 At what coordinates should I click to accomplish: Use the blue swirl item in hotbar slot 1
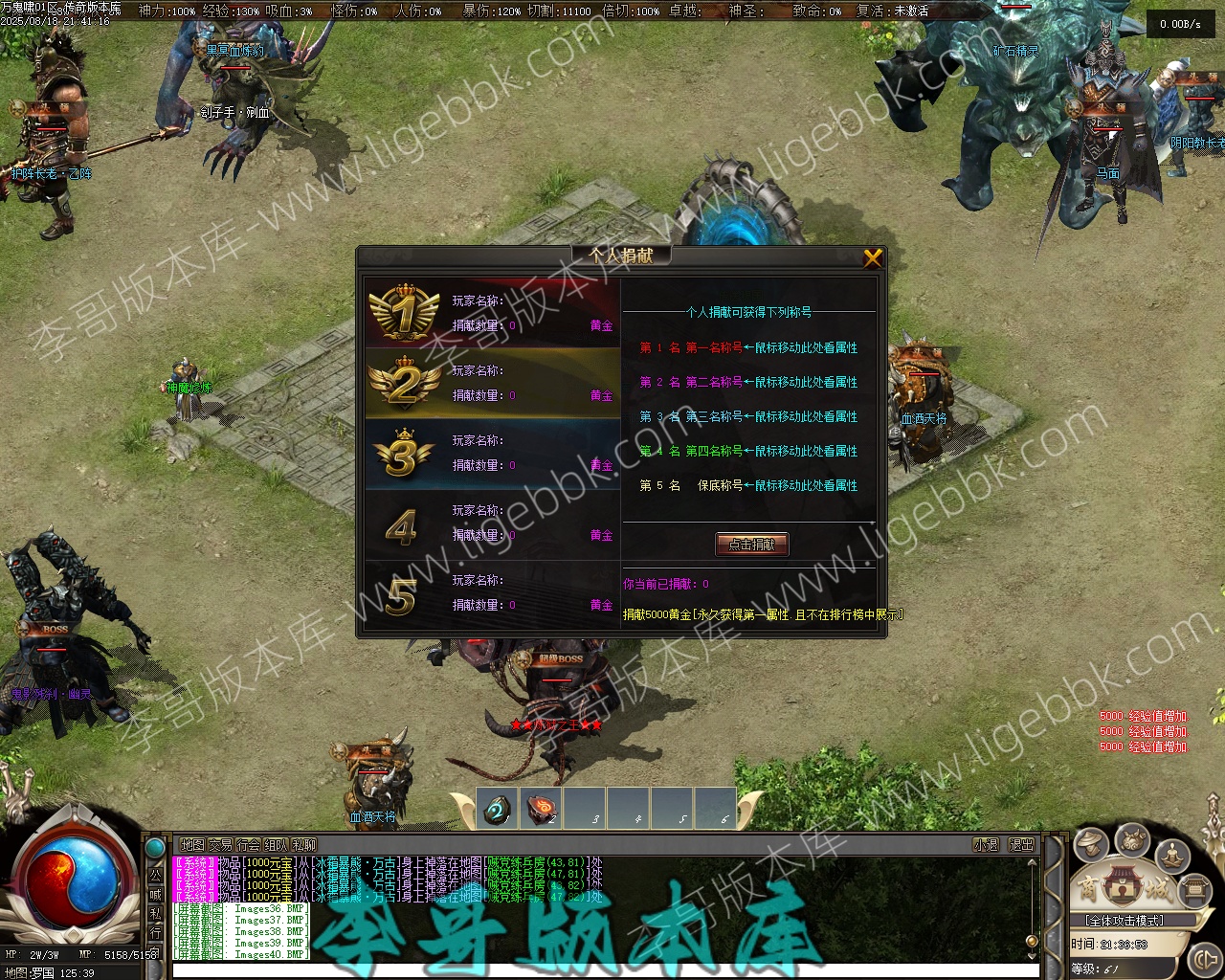click(x=498, y=809)
